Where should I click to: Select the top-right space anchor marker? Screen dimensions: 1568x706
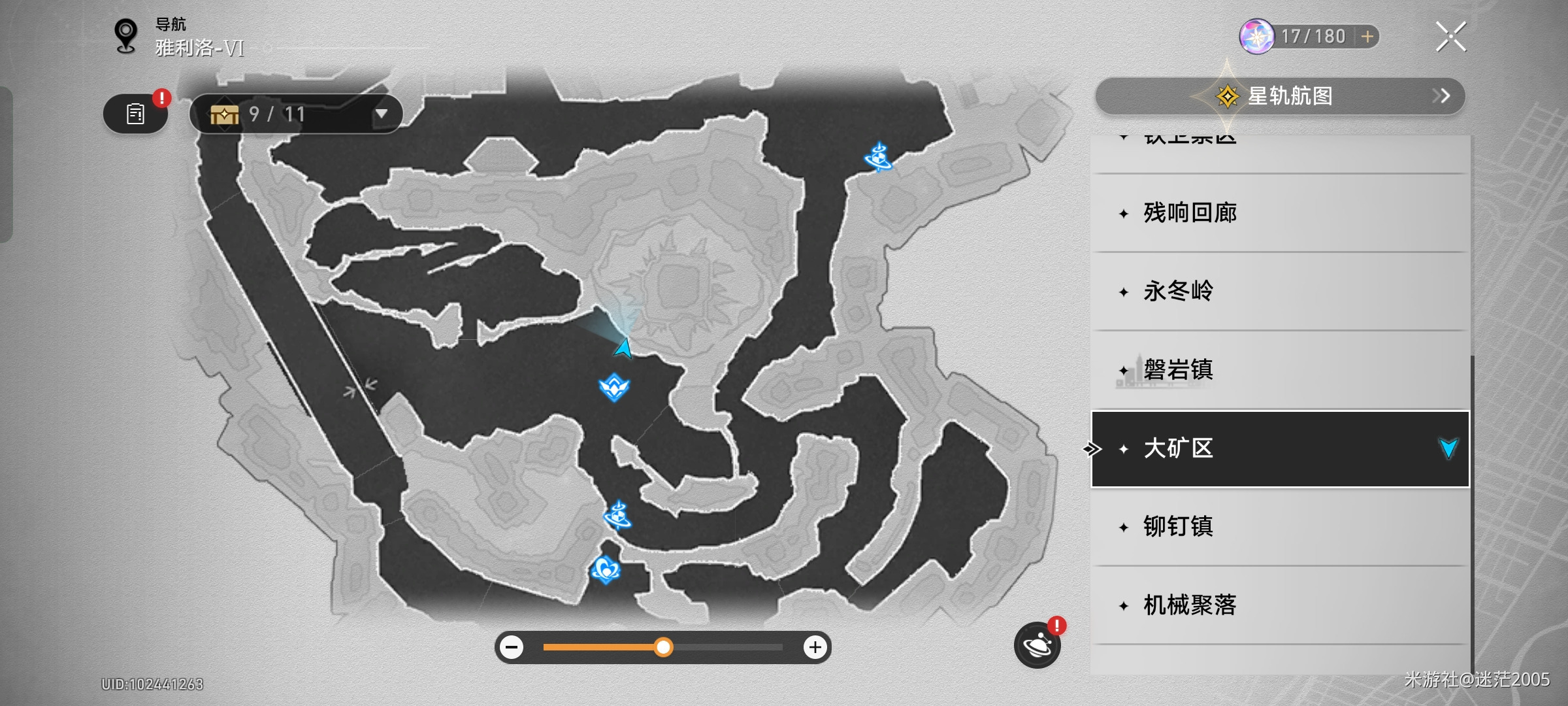point(878,158)
